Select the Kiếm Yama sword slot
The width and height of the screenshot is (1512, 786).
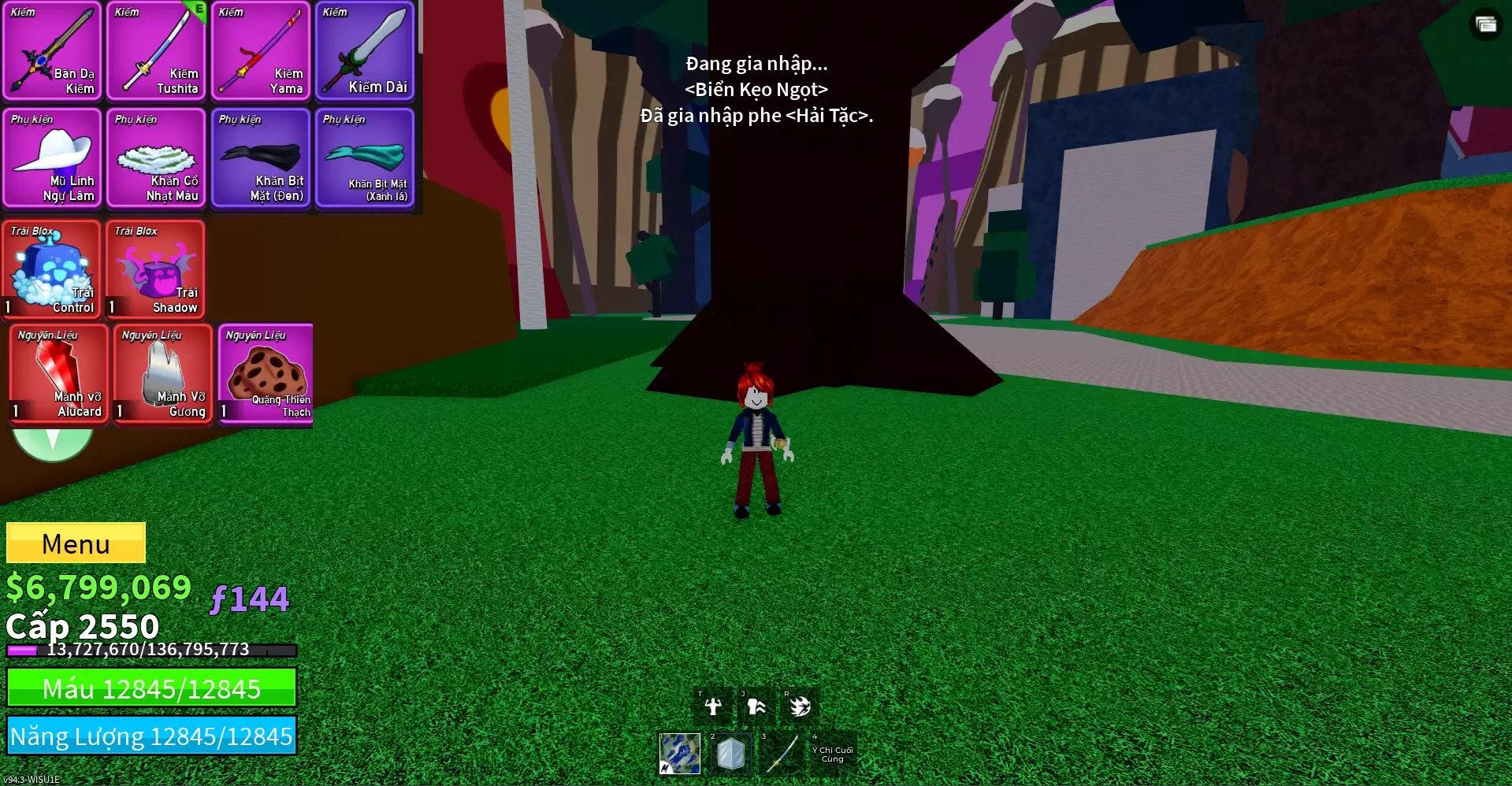click(260, 51)
